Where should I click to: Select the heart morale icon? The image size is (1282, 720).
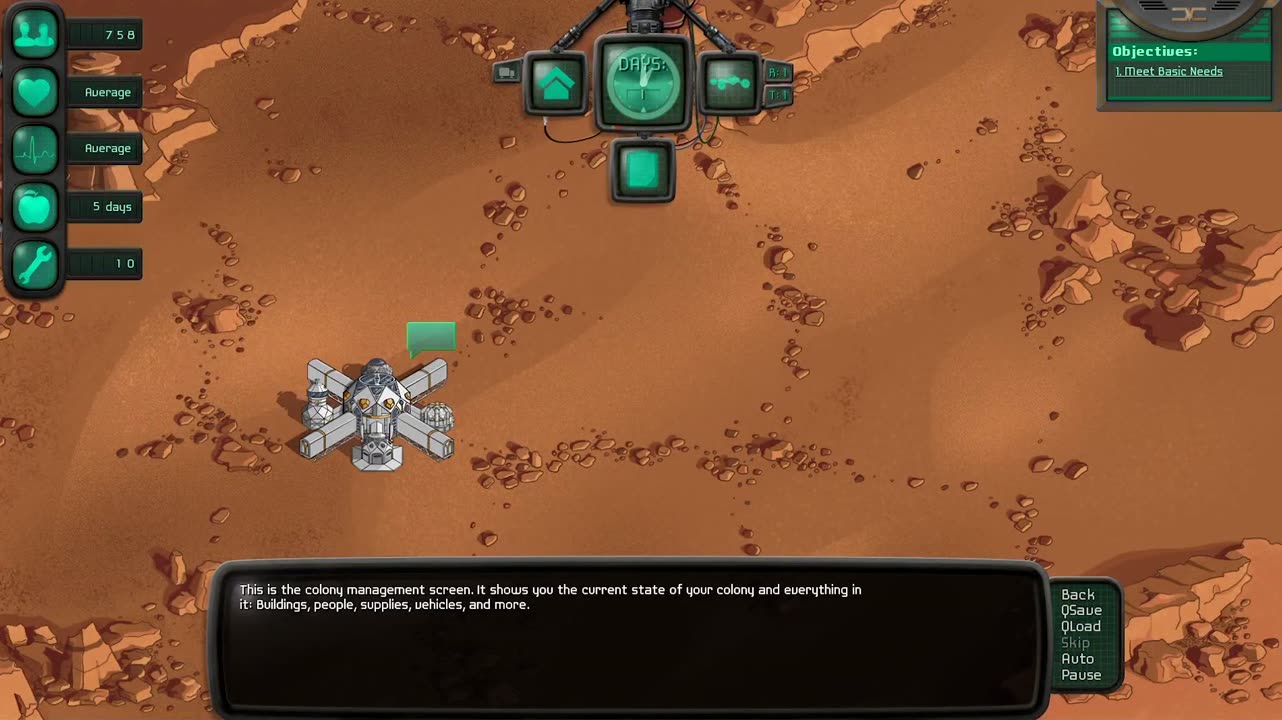35,92
